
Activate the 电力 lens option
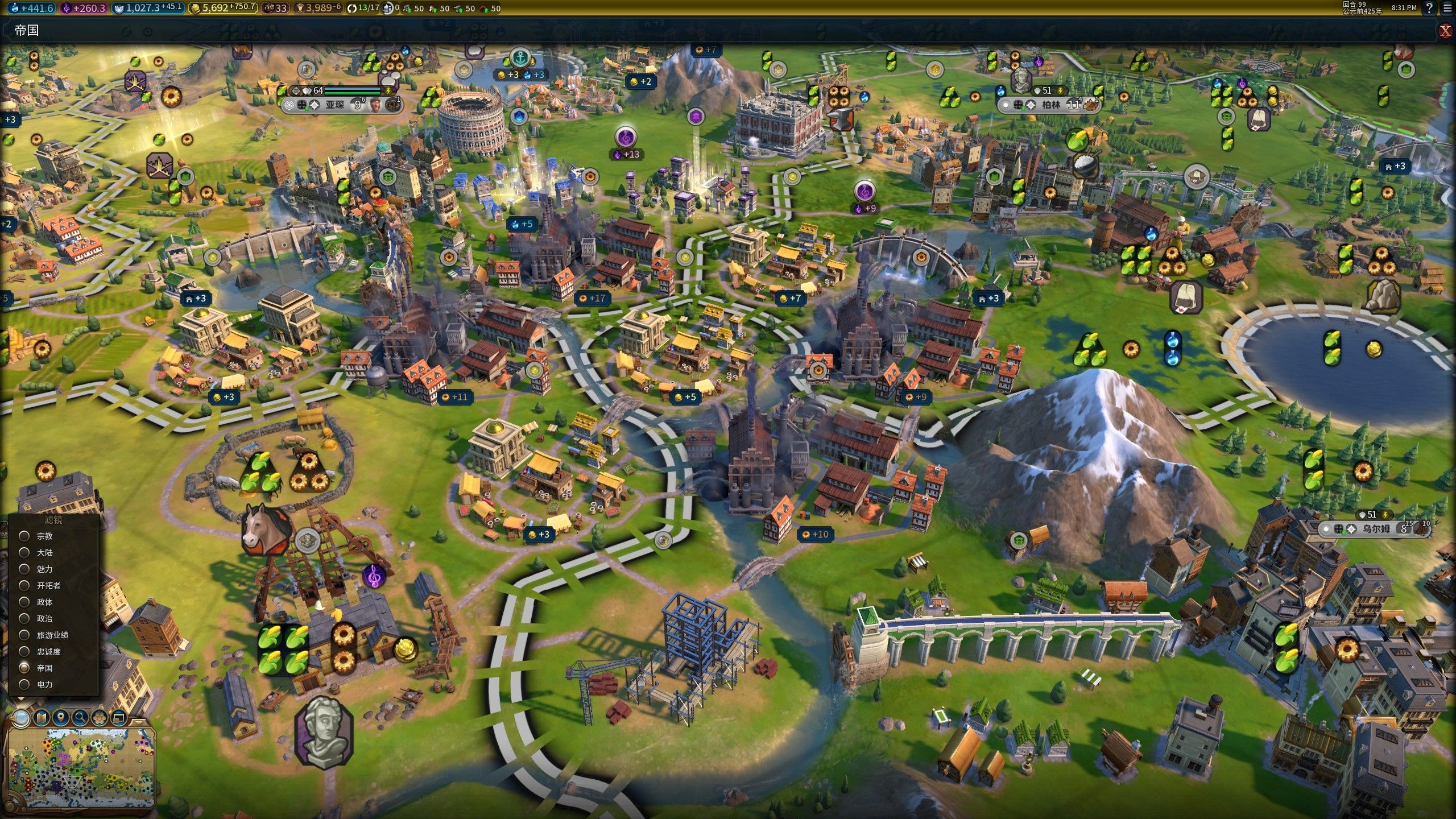click(x=24, y=684)
